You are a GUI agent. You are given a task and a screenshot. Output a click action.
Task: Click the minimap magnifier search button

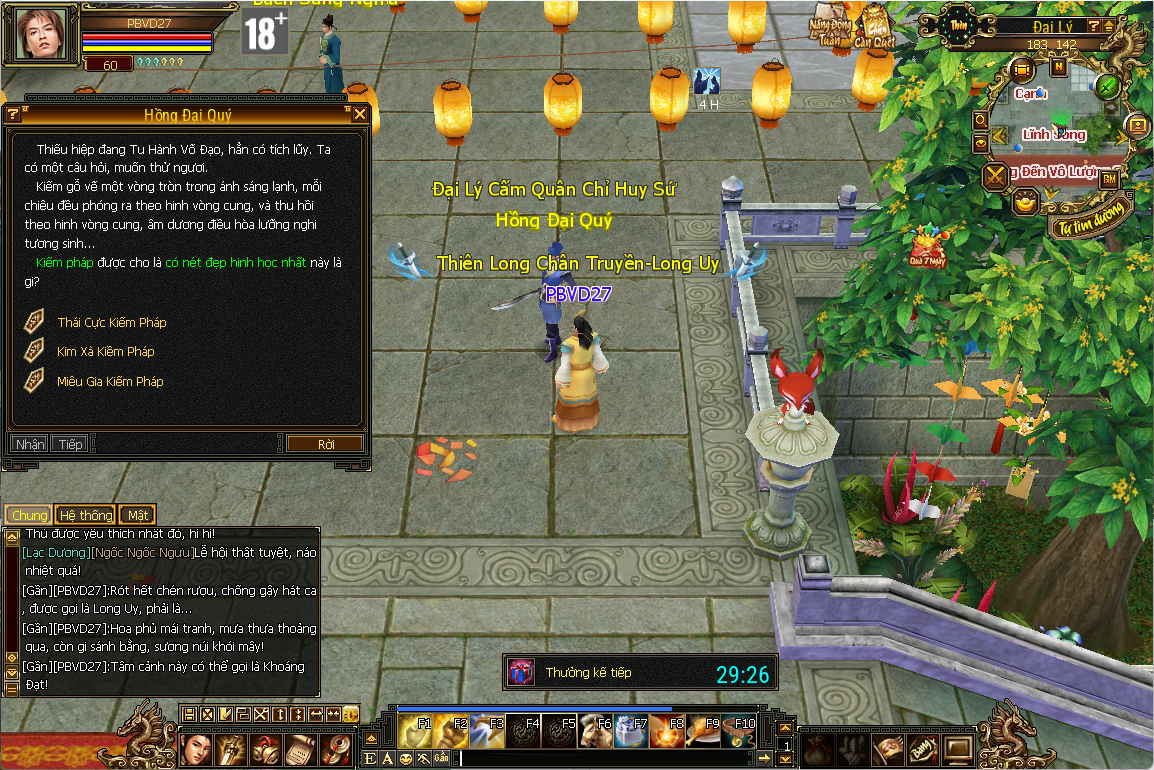pyautogui.click(x=981, y=120)
